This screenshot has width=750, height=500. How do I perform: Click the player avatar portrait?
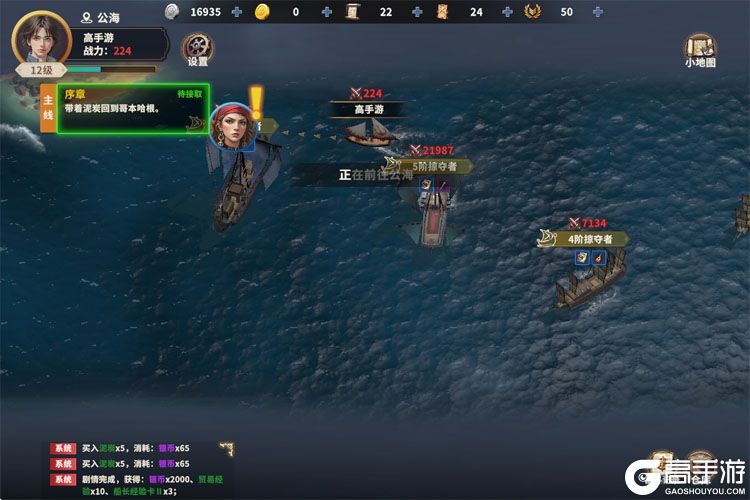pos(41,38)
